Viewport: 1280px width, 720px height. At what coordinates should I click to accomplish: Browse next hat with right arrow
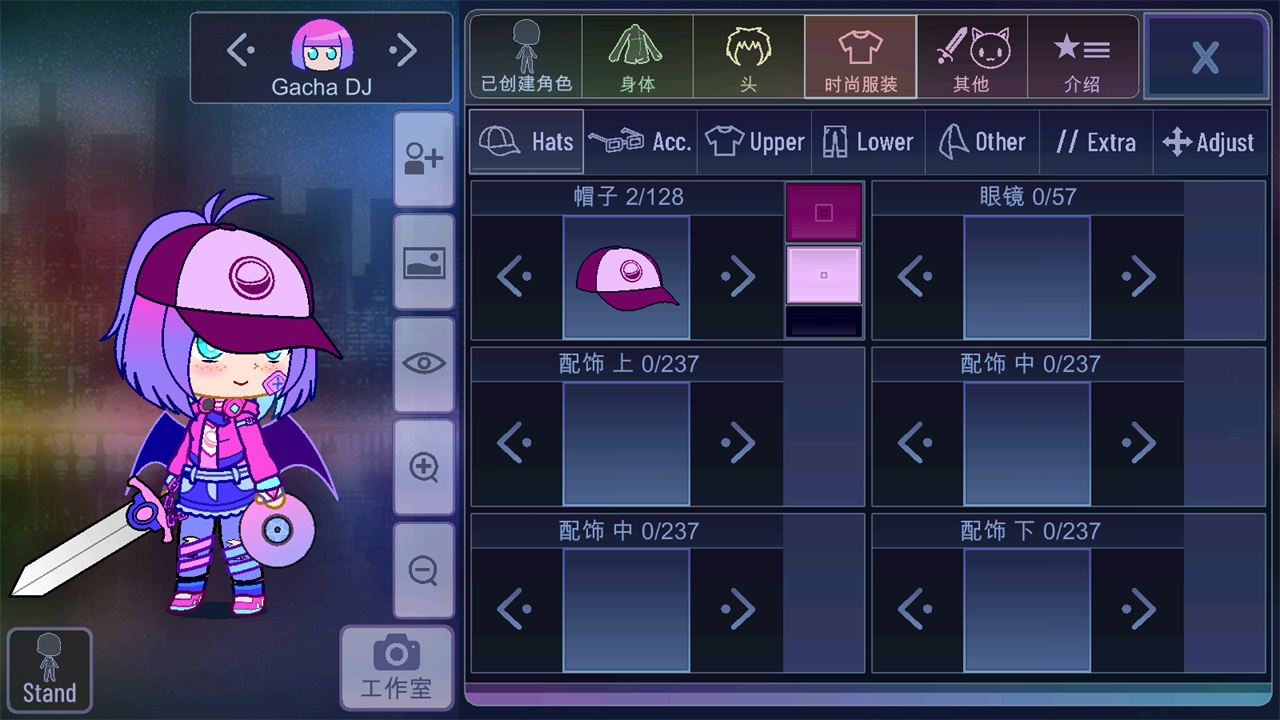coord(737,276)
